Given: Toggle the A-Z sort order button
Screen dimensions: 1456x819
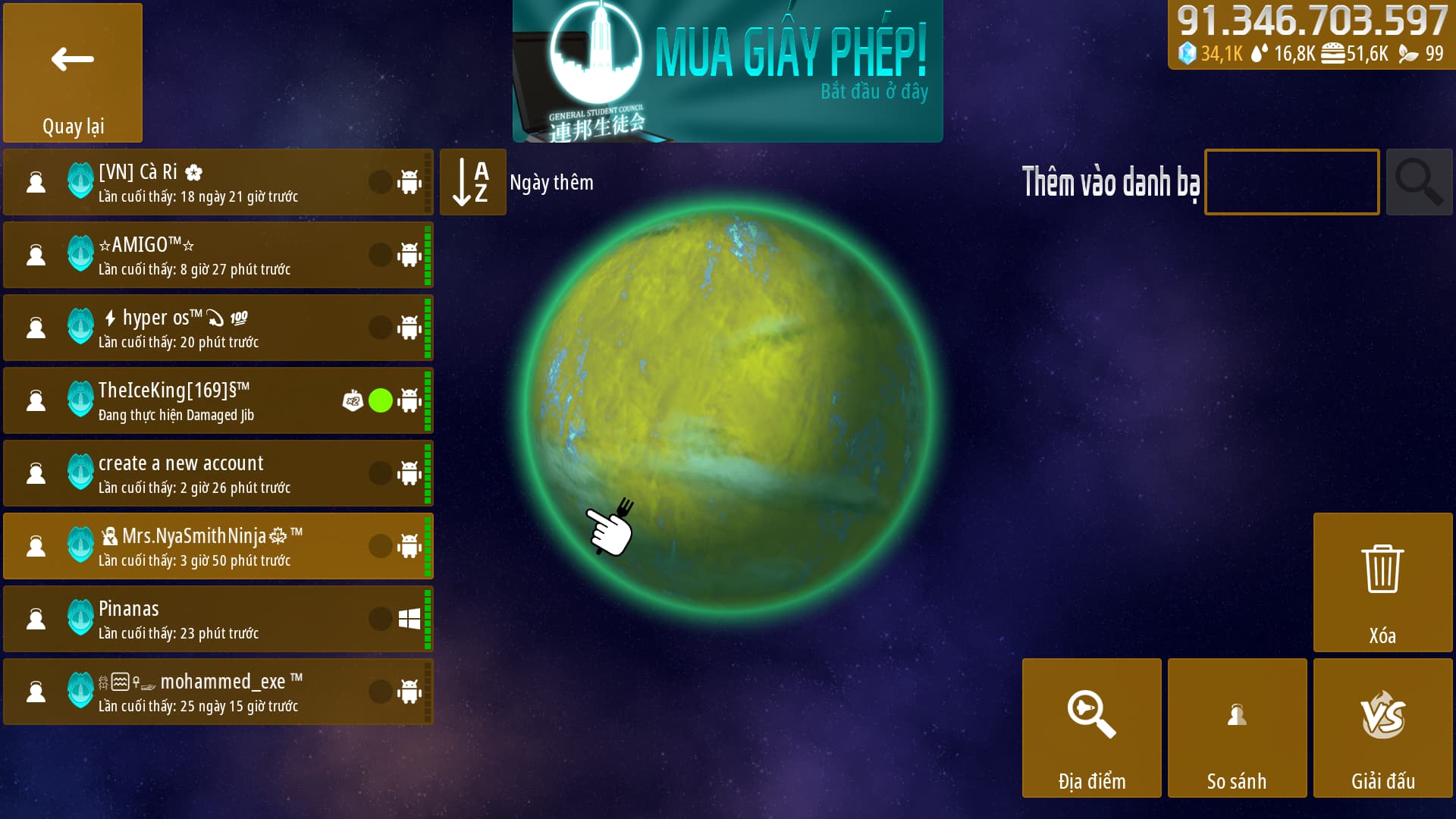Looking at the screenshot, I should (472, 183).
